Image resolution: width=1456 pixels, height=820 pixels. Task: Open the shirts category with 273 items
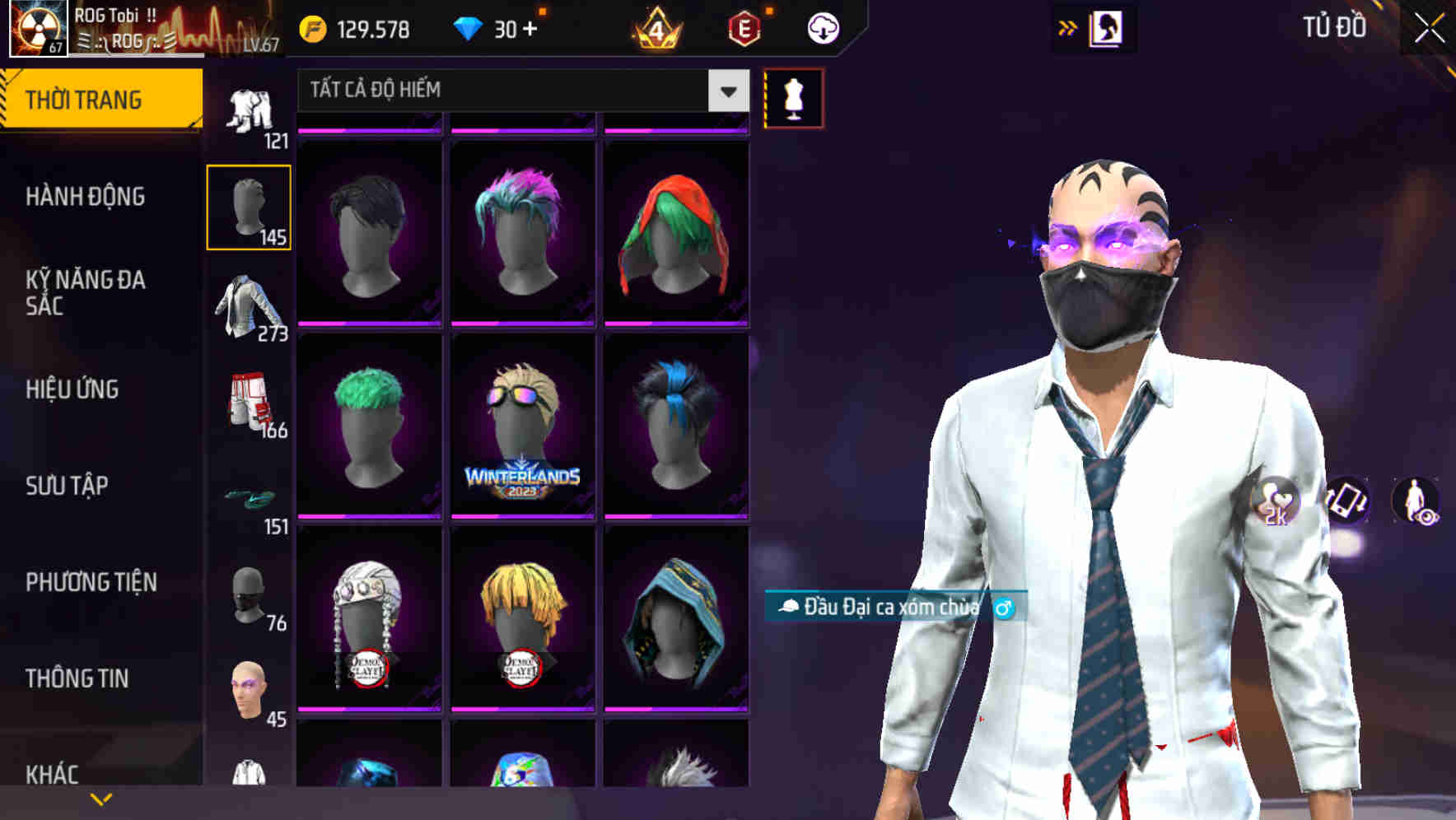[250, 305]
